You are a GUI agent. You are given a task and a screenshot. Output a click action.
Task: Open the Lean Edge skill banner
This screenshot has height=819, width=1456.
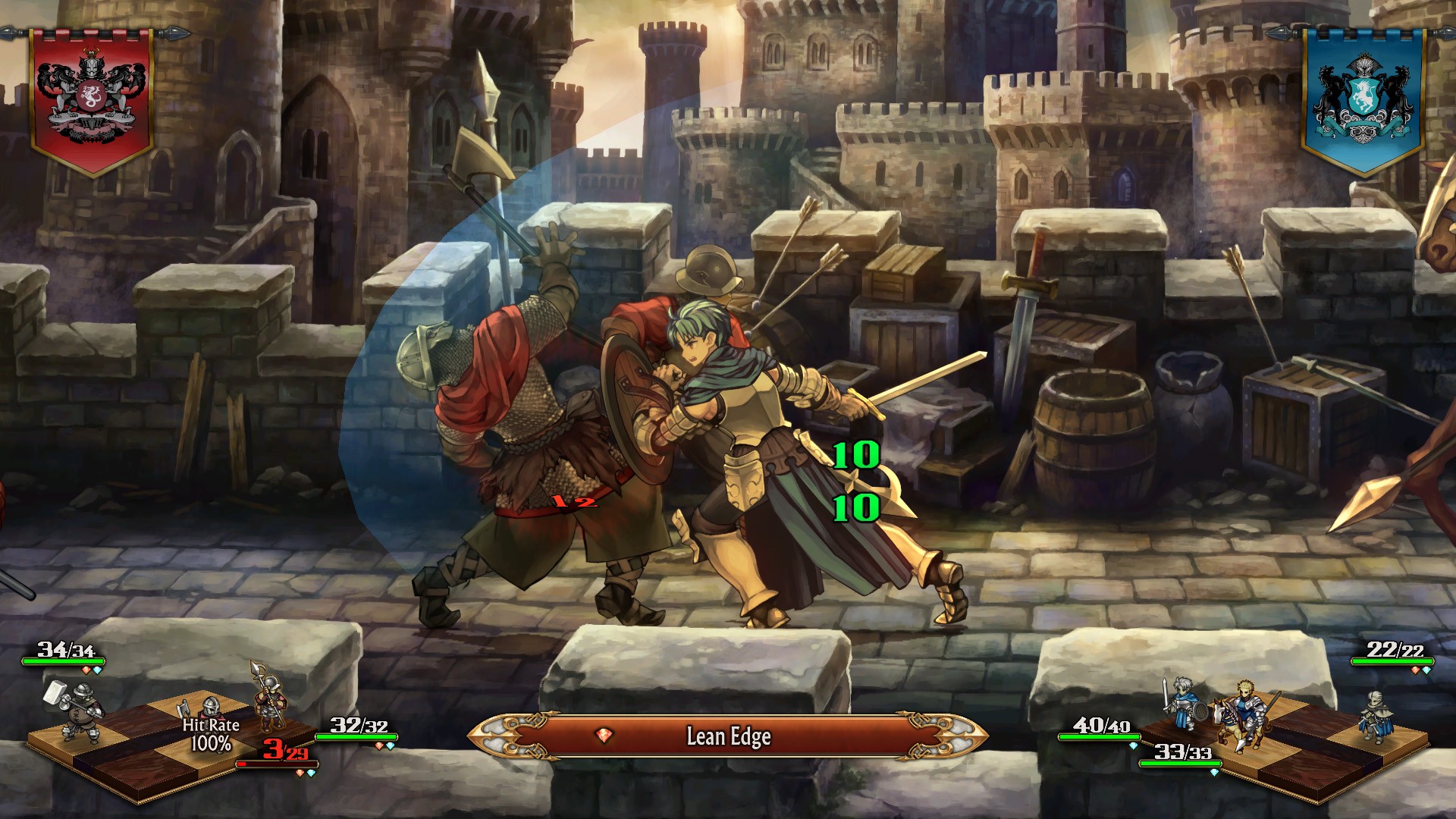click(730, 734)
